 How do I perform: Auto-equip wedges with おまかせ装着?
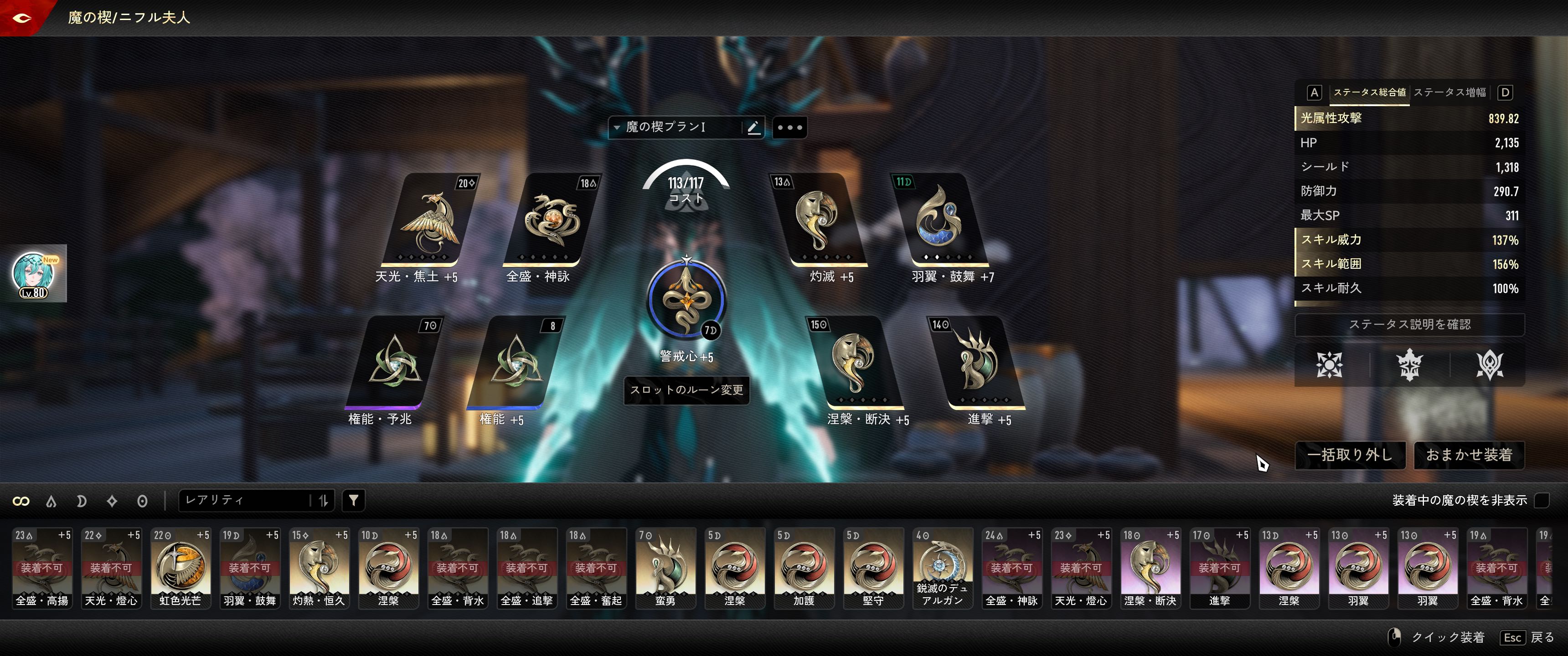point(1468,455)
